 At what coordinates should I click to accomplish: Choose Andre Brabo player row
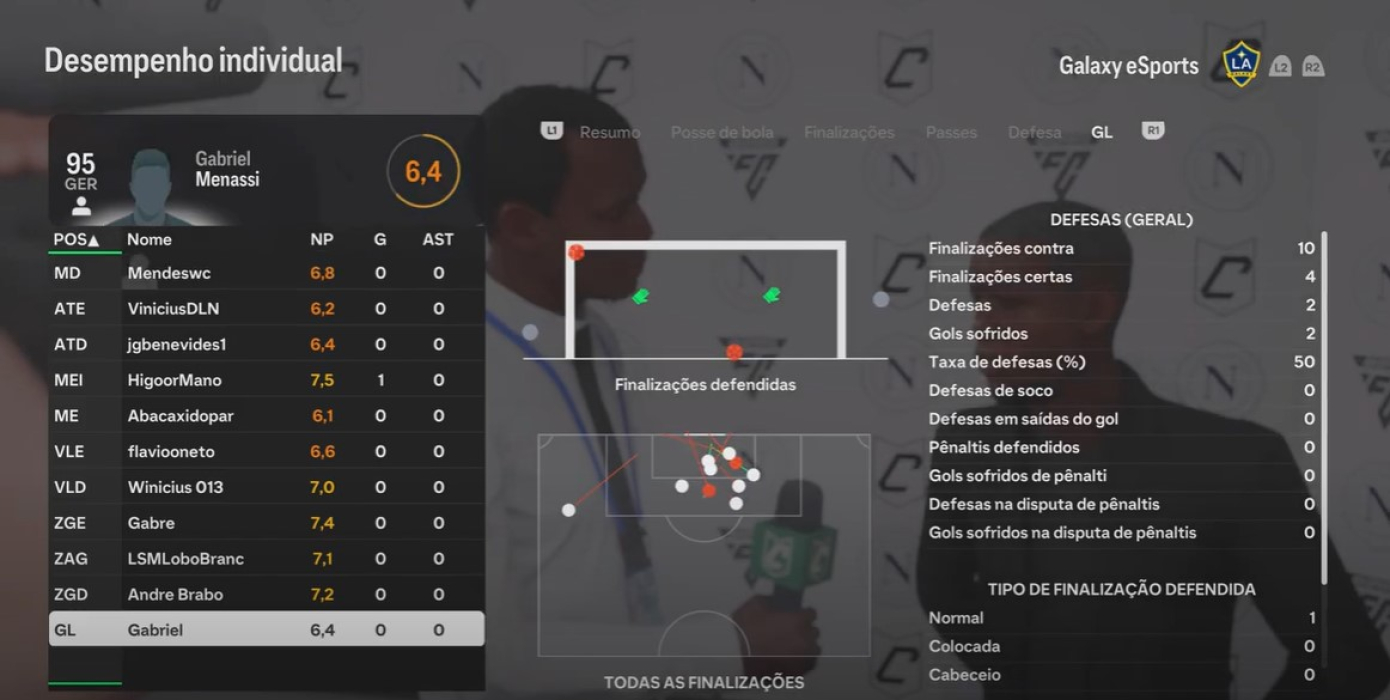pyautogui.click(x=266, y=594)
